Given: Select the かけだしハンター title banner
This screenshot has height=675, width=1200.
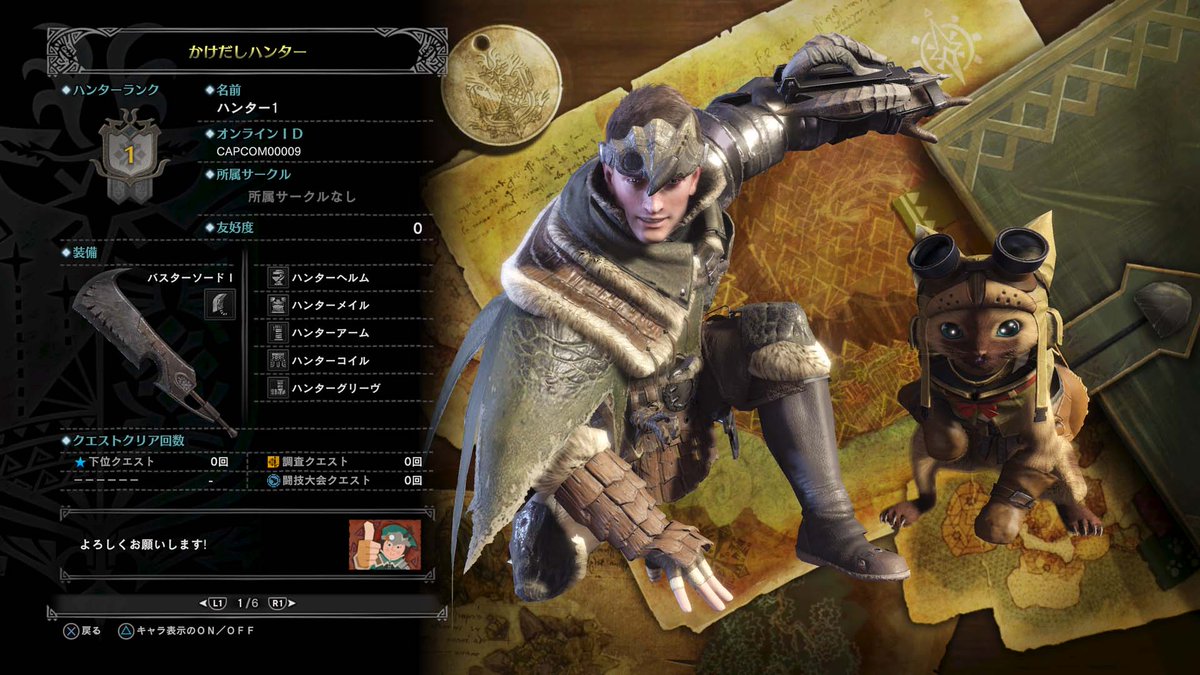Looking at the screenshot, I should tap(247, 50).
